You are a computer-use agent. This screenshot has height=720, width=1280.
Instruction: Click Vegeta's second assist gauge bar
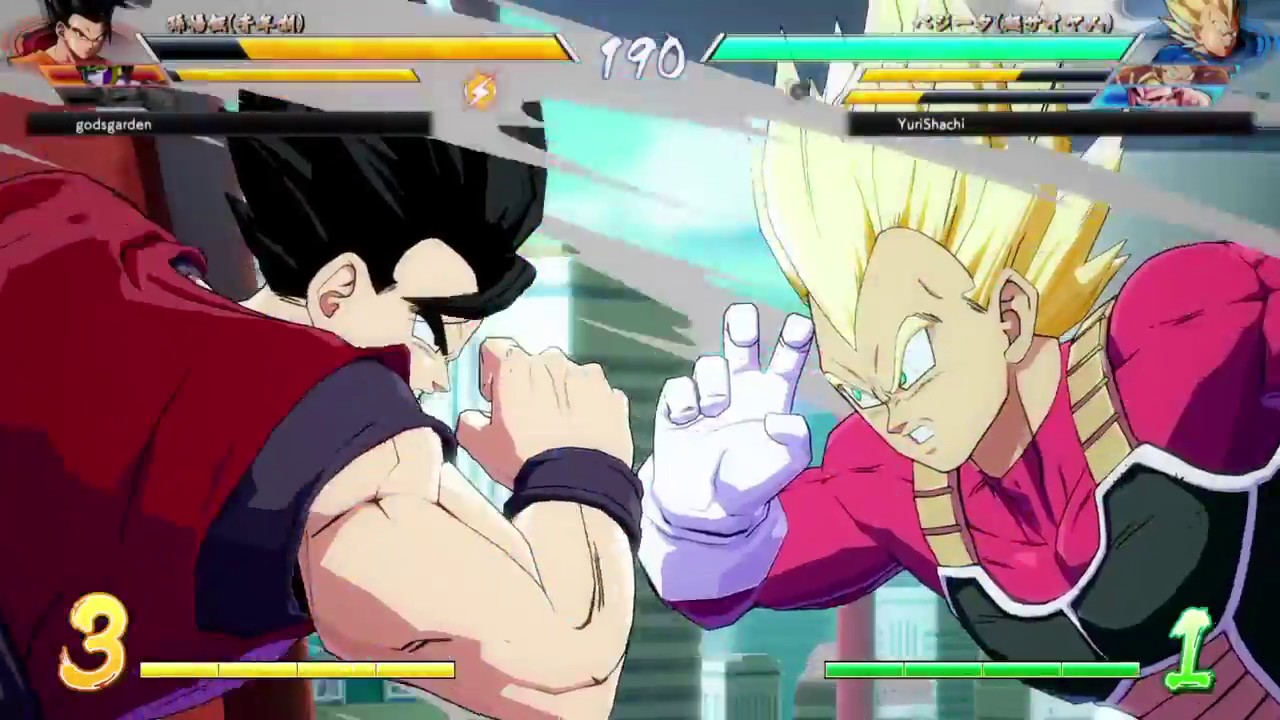[x=960, y=94]
